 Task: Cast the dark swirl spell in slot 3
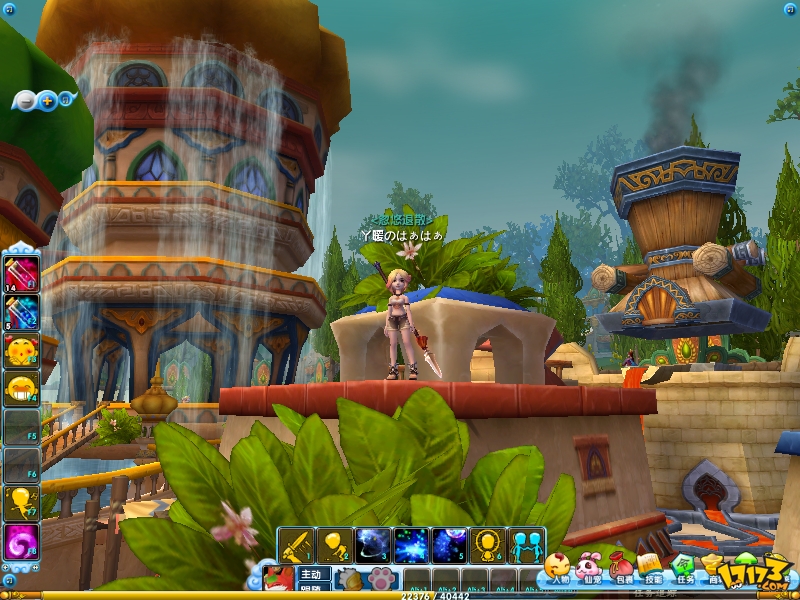373,546
